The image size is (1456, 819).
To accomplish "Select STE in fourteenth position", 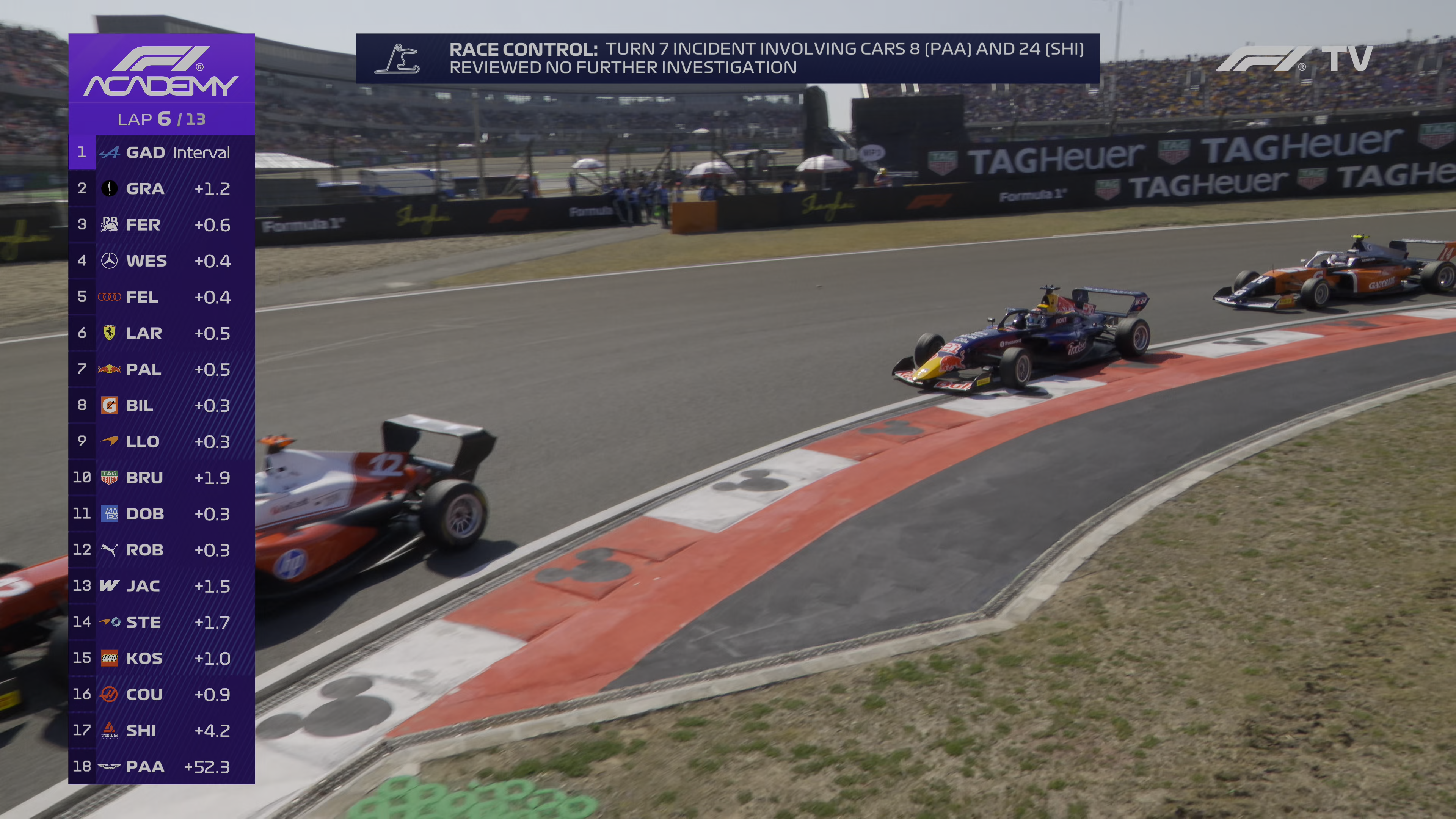I will (x=162, y=622).
